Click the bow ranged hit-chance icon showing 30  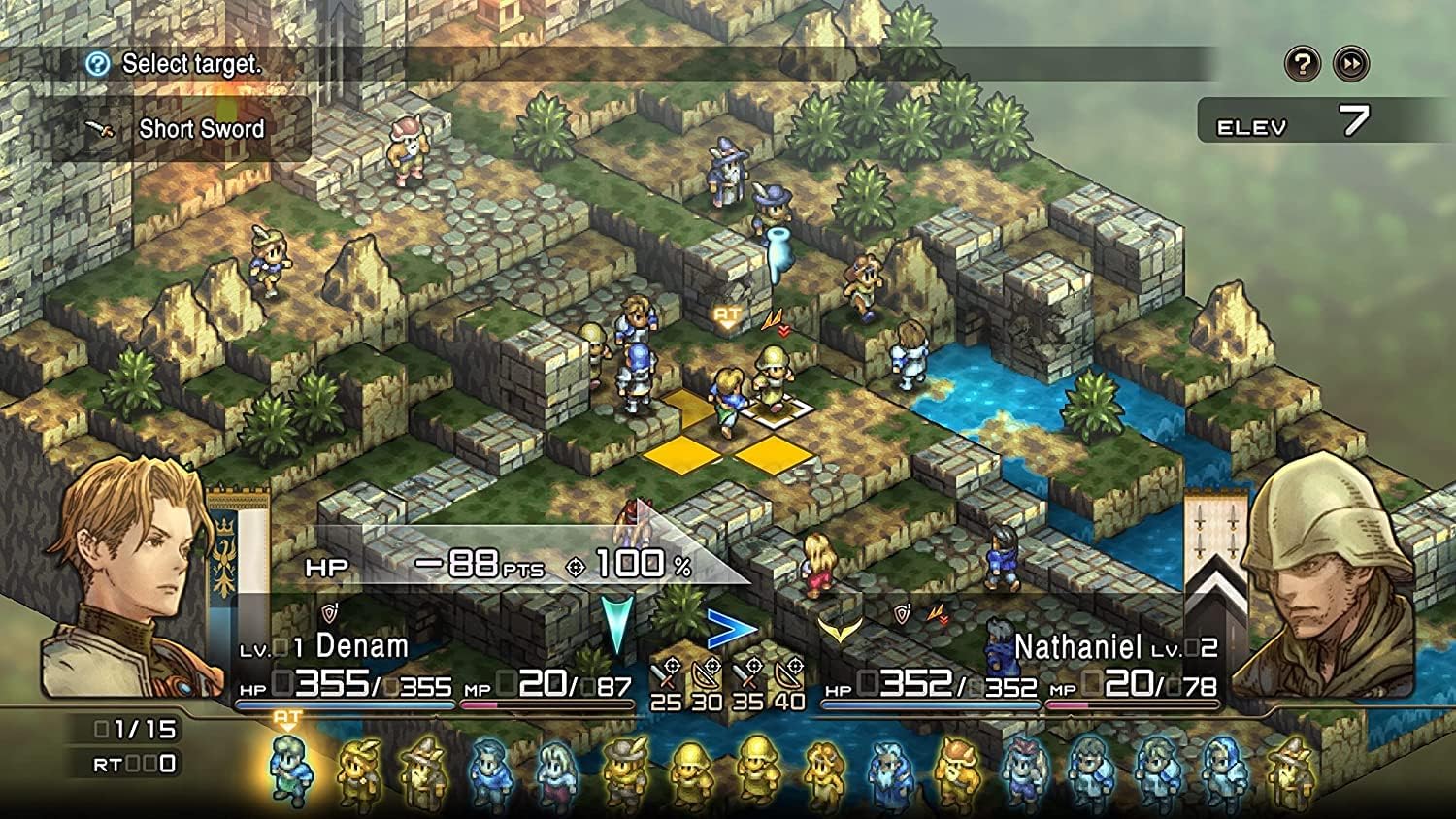tap(706, 672)
